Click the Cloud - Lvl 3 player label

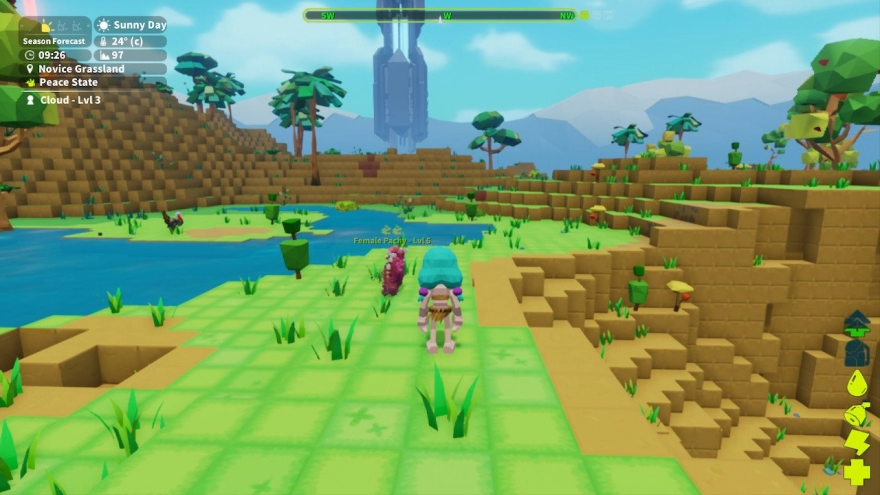(x=69, y=100)
